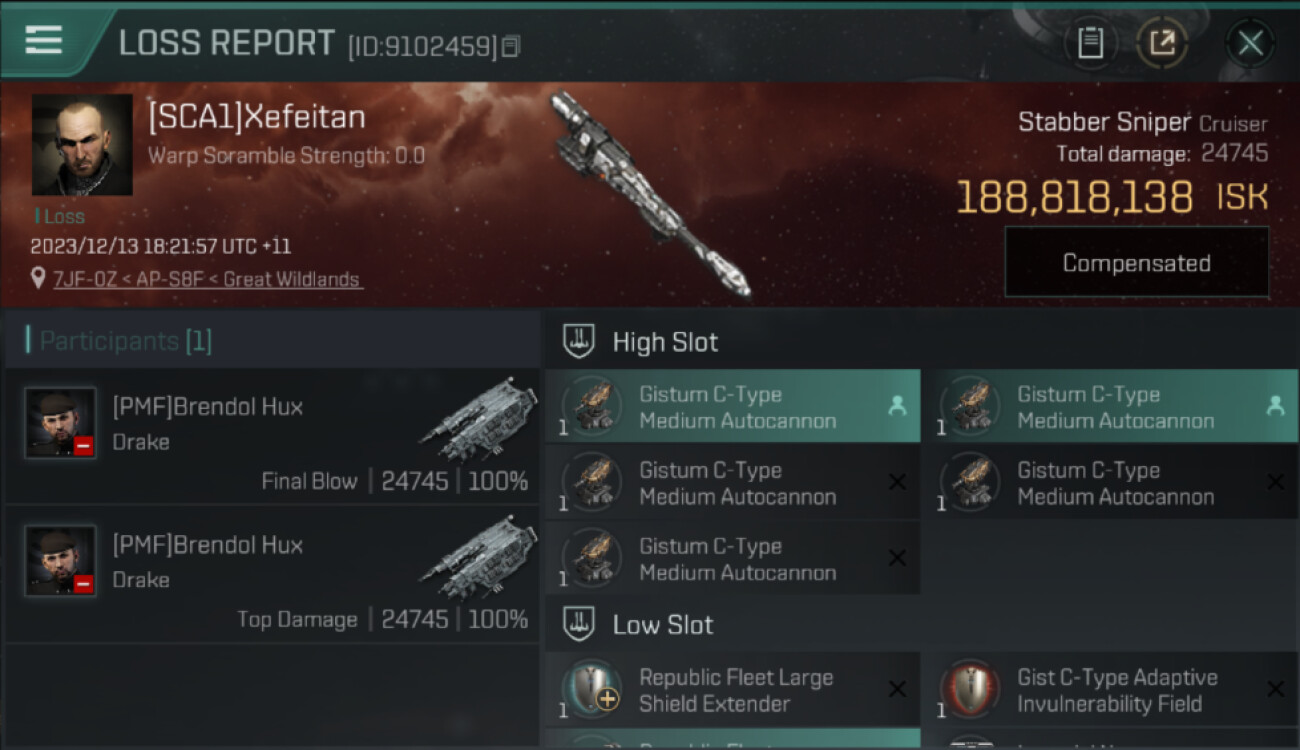The width and height of the screenshot is (1300, 750).
Task: Click the clipboard icon button
Action: (1090, 43)
